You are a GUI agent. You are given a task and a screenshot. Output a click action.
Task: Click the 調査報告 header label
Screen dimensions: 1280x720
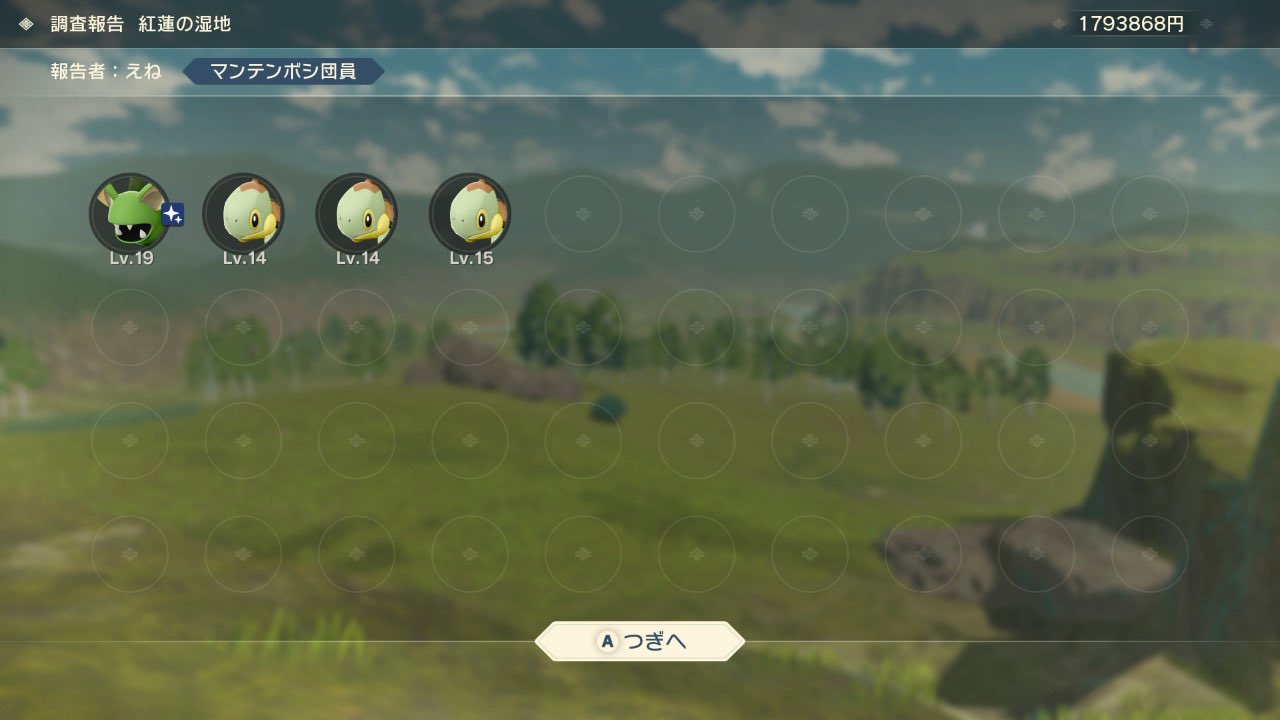coord(83,24)
